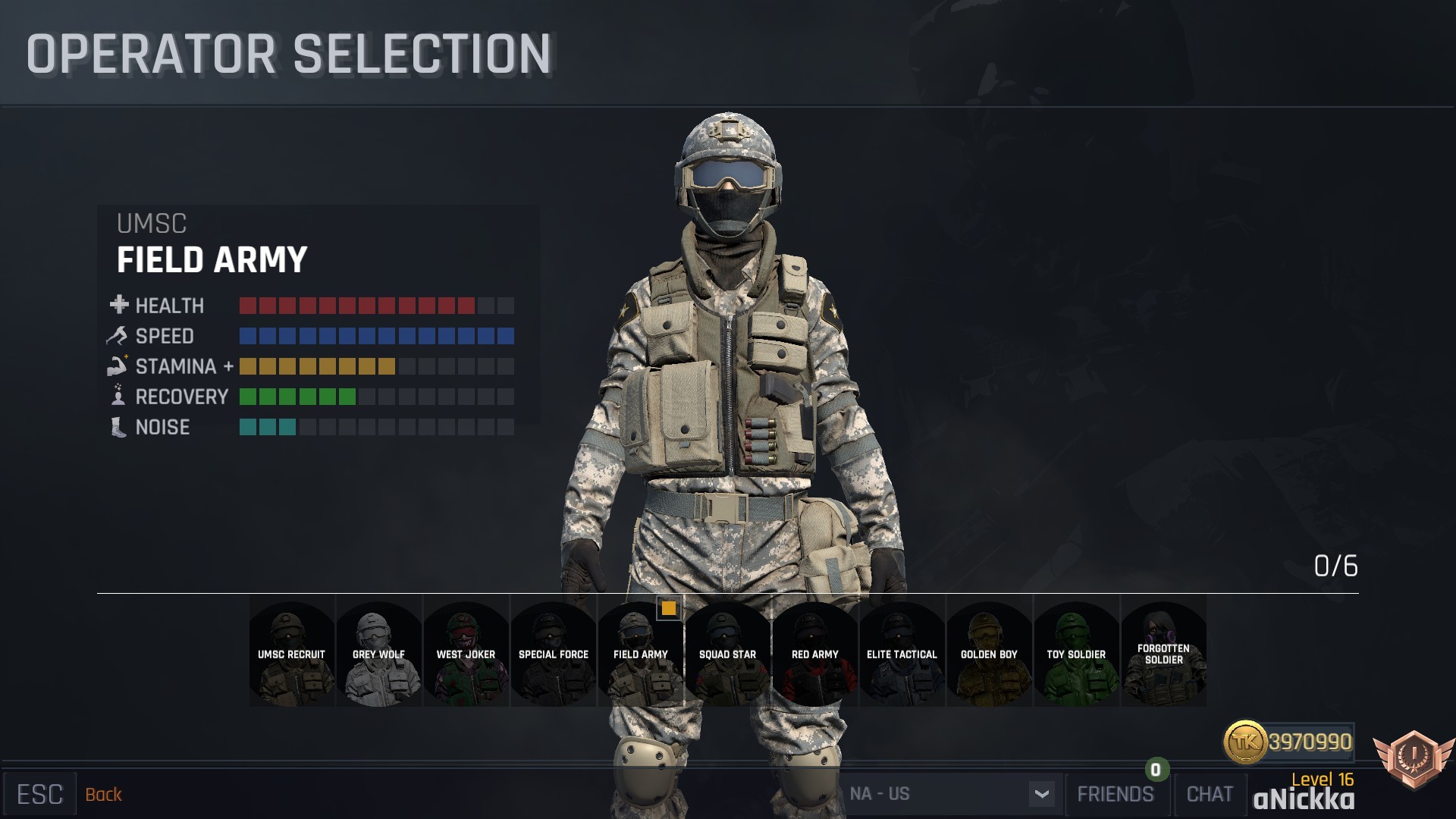Screen dimensions: 1456x819
Task: Click the Health cross icon
Action: pos(119,305)
